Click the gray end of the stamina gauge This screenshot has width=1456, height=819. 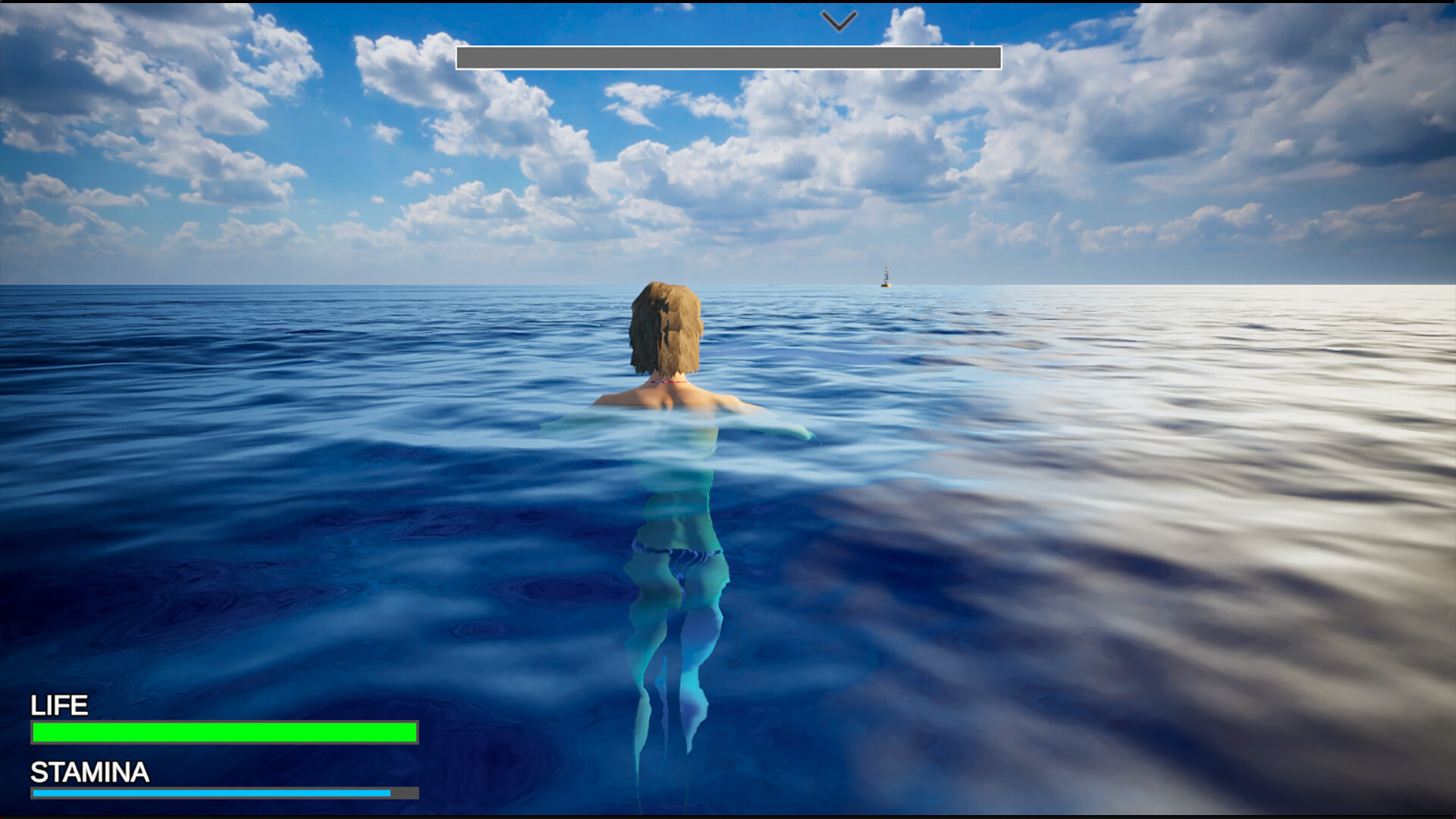[x=403, y=793]
